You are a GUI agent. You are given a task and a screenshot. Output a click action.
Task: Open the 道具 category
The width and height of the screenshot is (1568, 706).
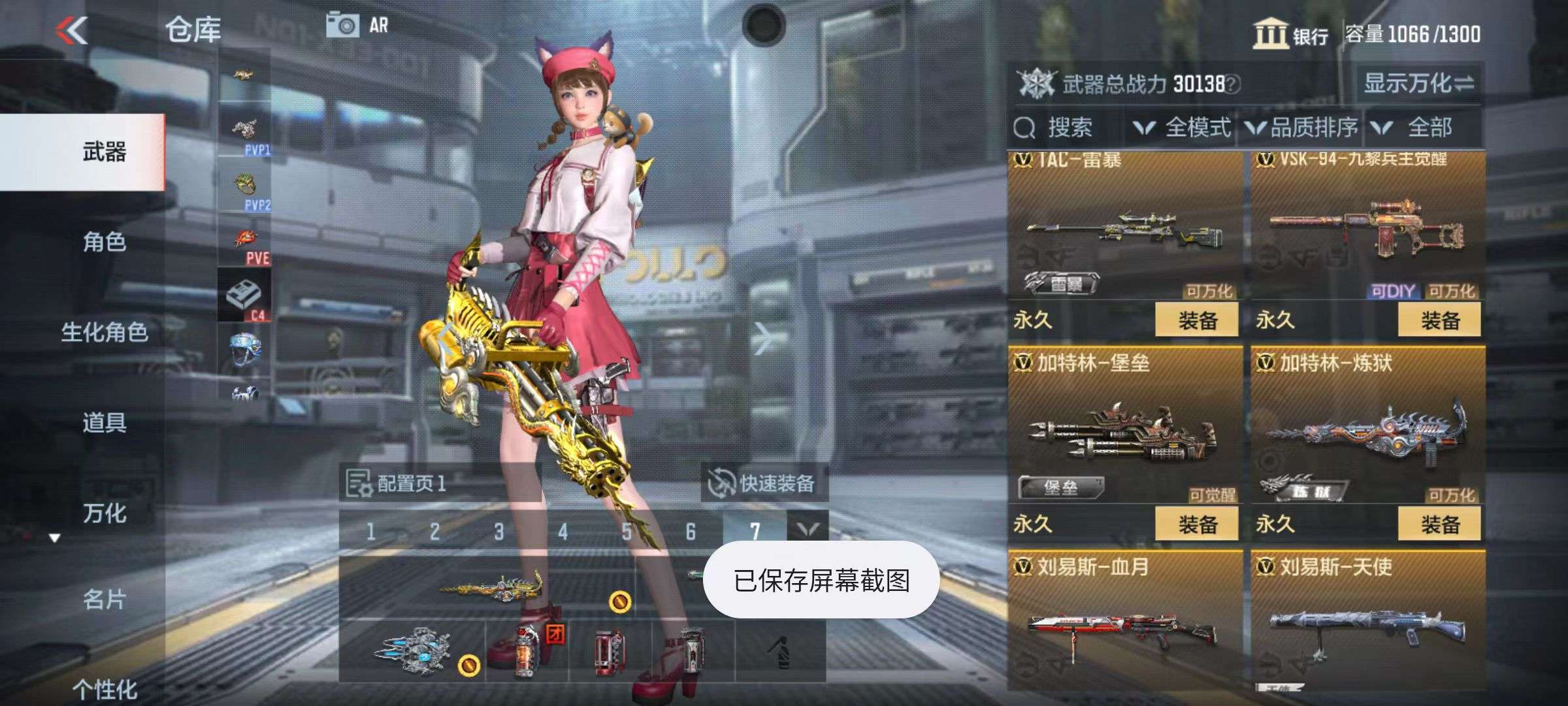[104, 422]
